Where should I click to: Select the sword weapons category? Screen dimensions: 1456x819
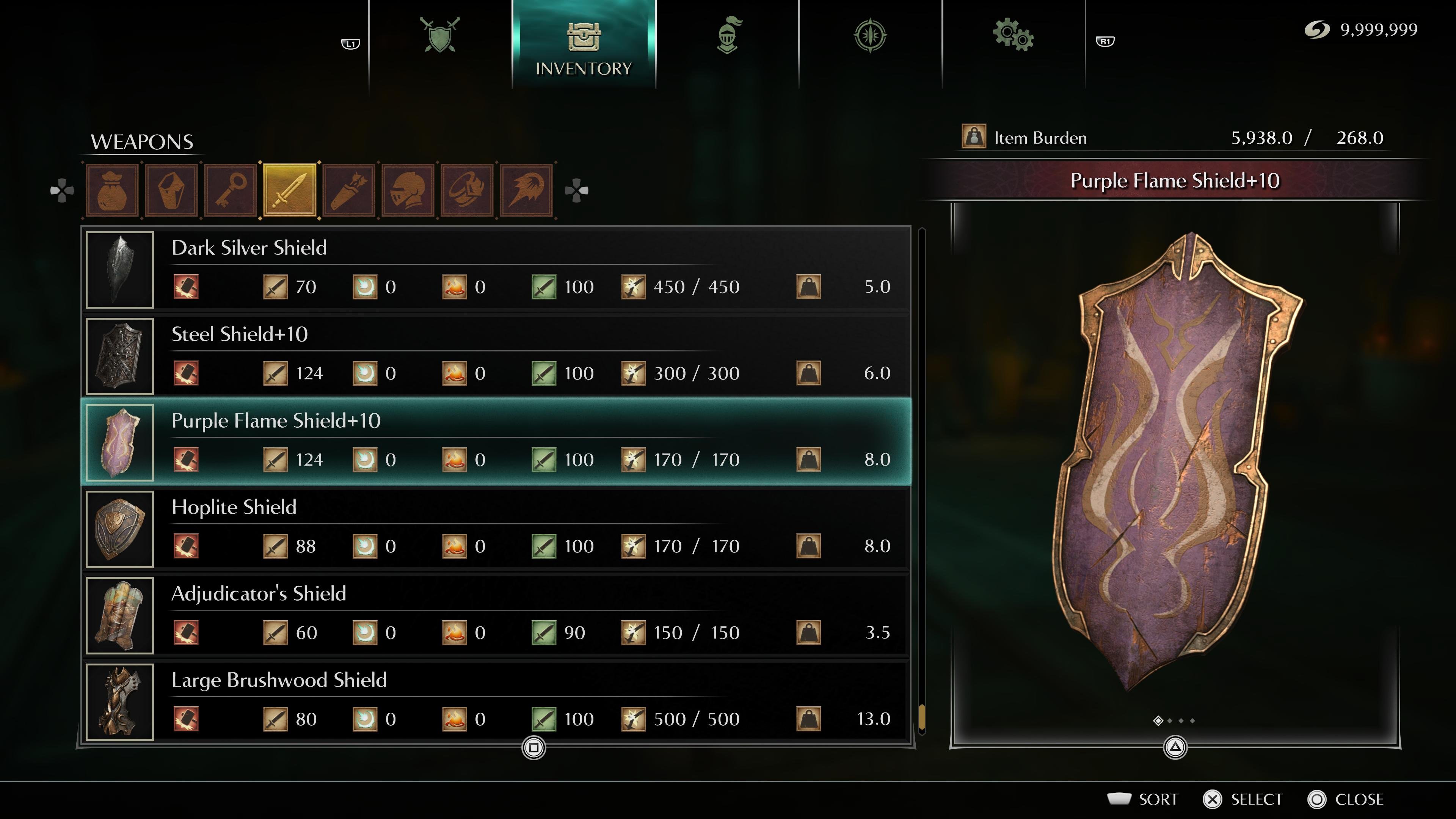click(289, 190)
